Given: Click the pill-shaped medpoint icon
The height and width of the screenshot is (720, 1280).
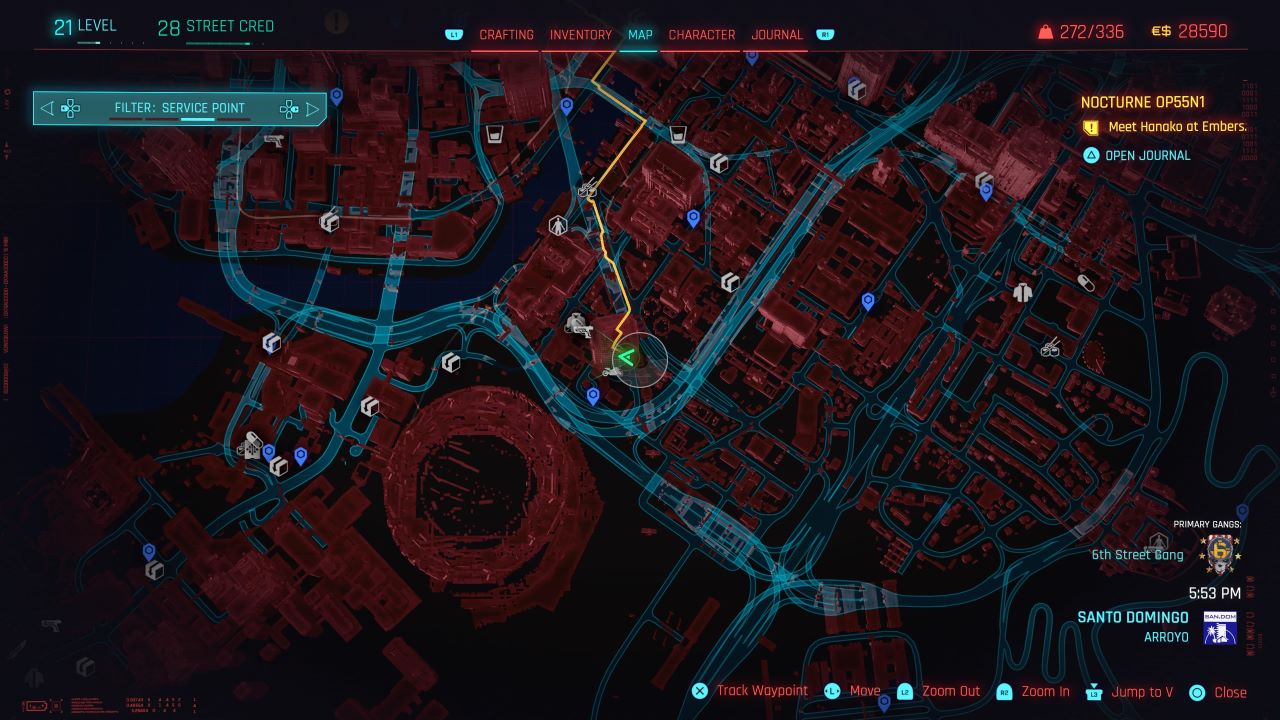Looking at the screenshot, I should tap(1086, 282).
